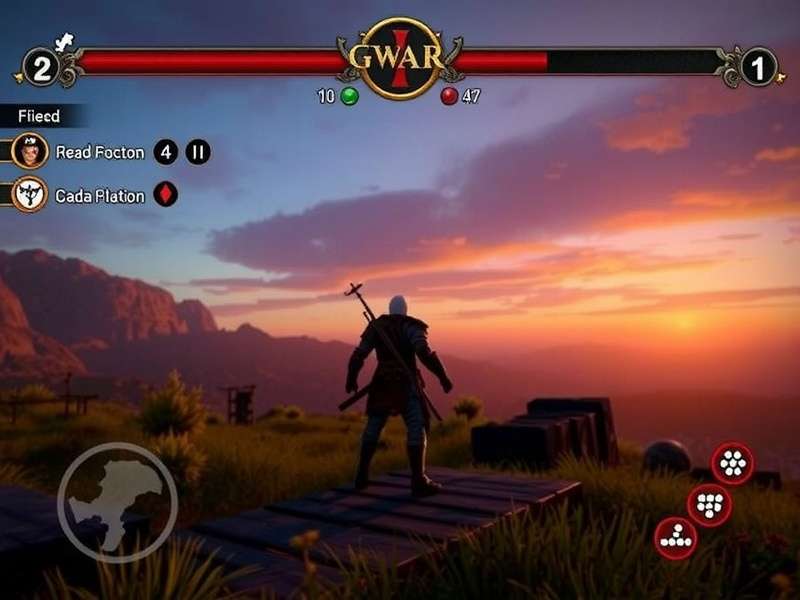Select the Cada Plation emblem icon
The image size is (800, 600).
pos(31,194)
